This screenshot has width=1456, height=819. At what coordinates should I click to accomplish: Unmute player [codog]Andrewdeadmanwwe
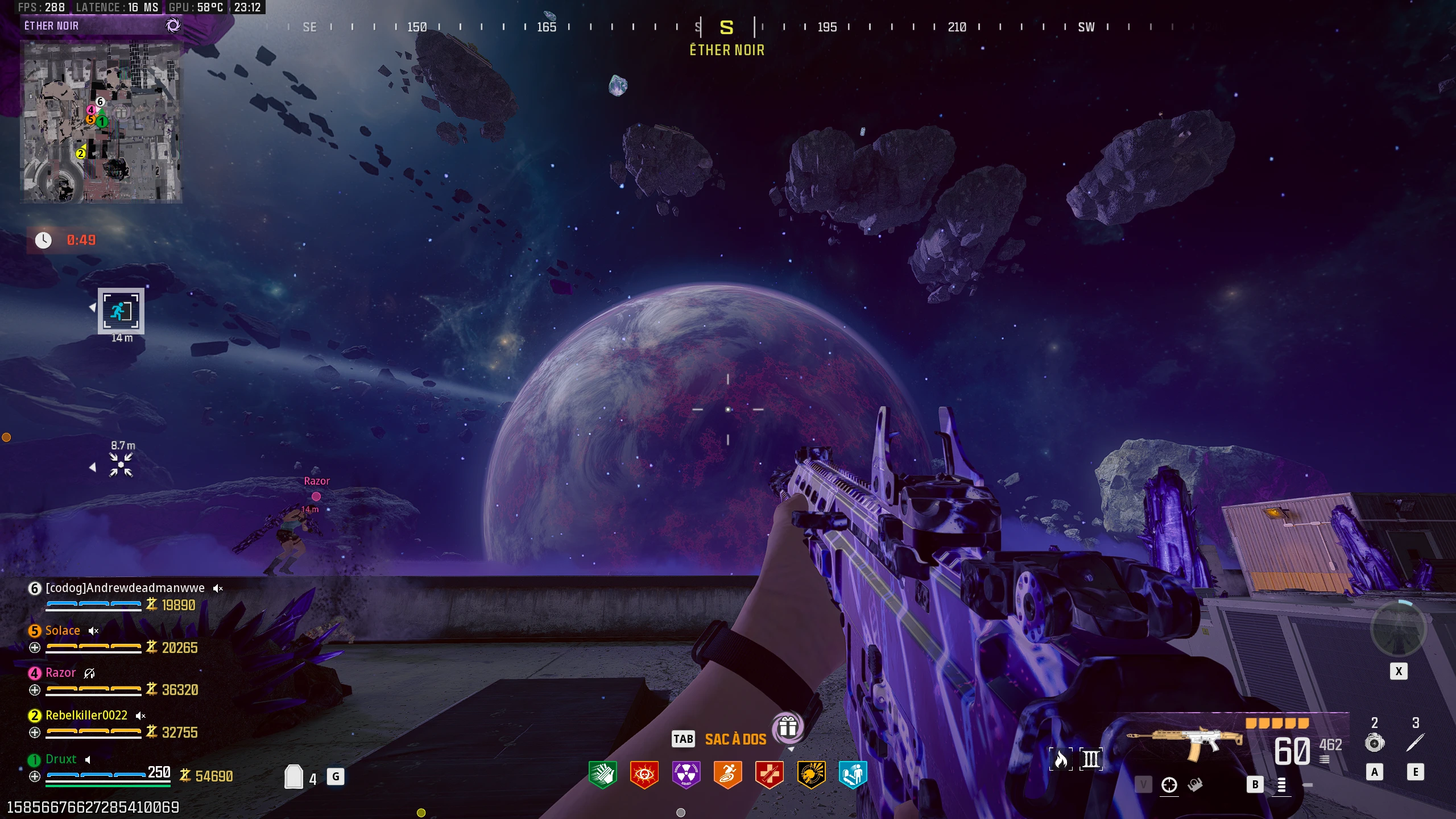pos(218,588)
